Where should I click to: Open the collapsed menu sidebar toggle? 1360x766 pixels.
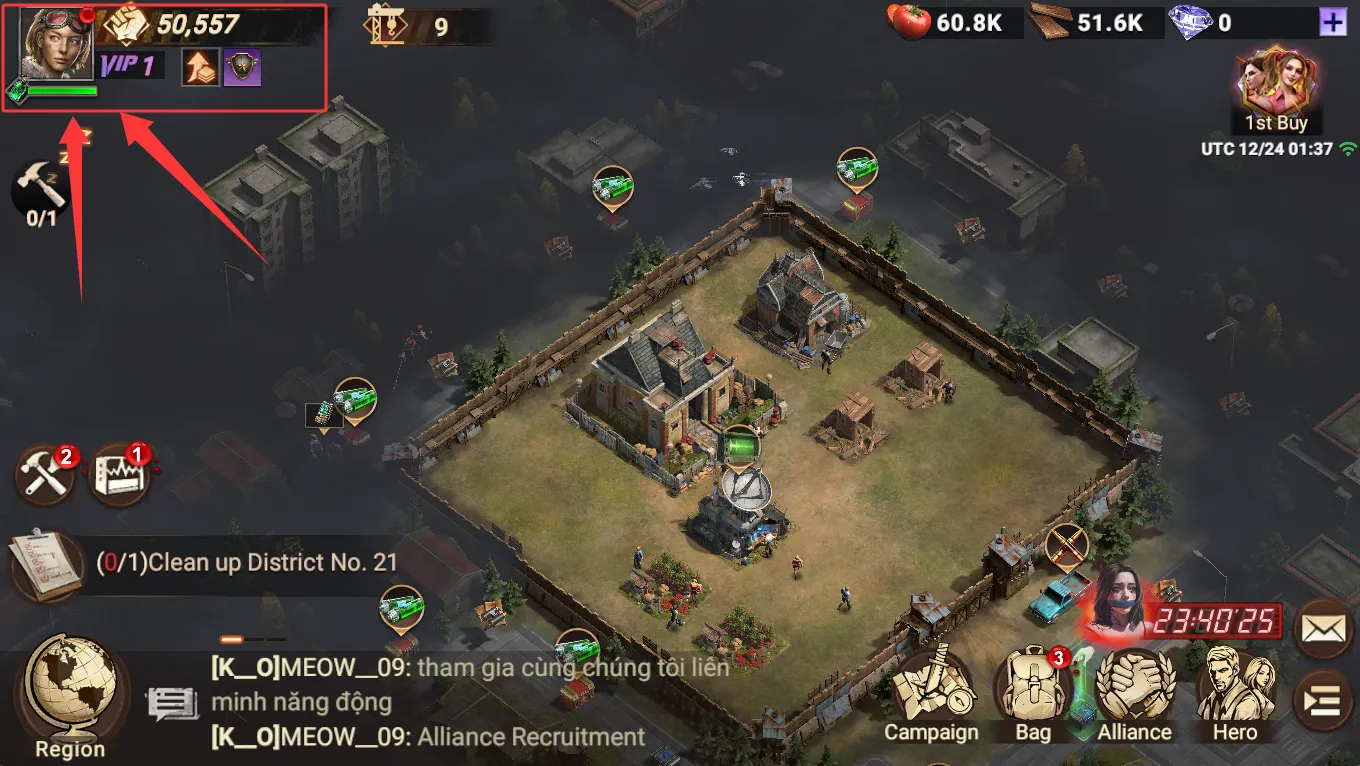coord(1324,700)
